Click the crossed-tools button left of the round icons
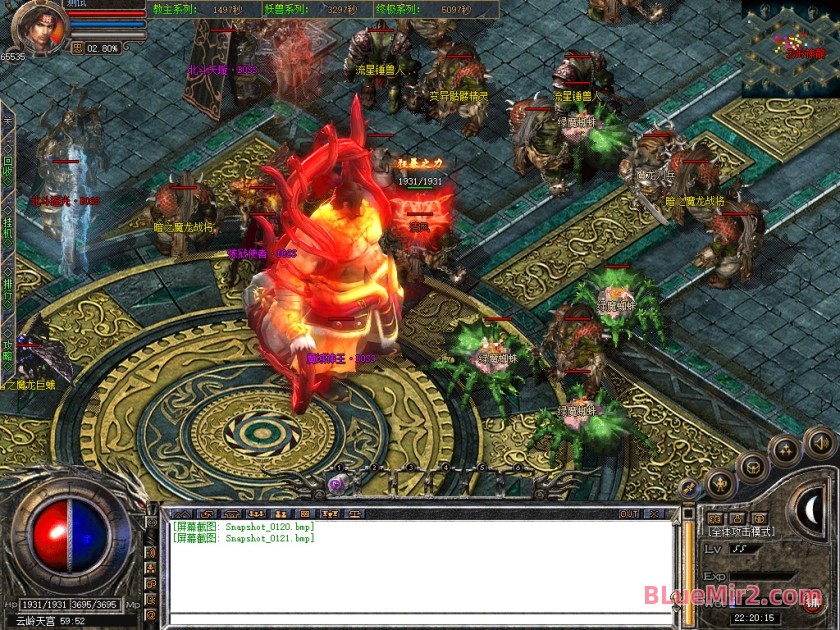The height and width of the screenshot is (630, 840). pyautogui.click(x=689, y=487)
